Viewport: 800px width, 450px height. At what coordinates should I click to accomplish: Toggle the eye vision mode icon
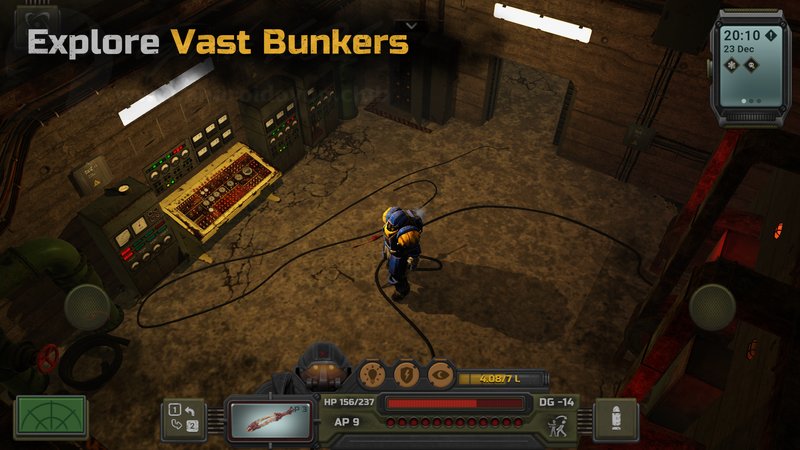tap(440, 374)
